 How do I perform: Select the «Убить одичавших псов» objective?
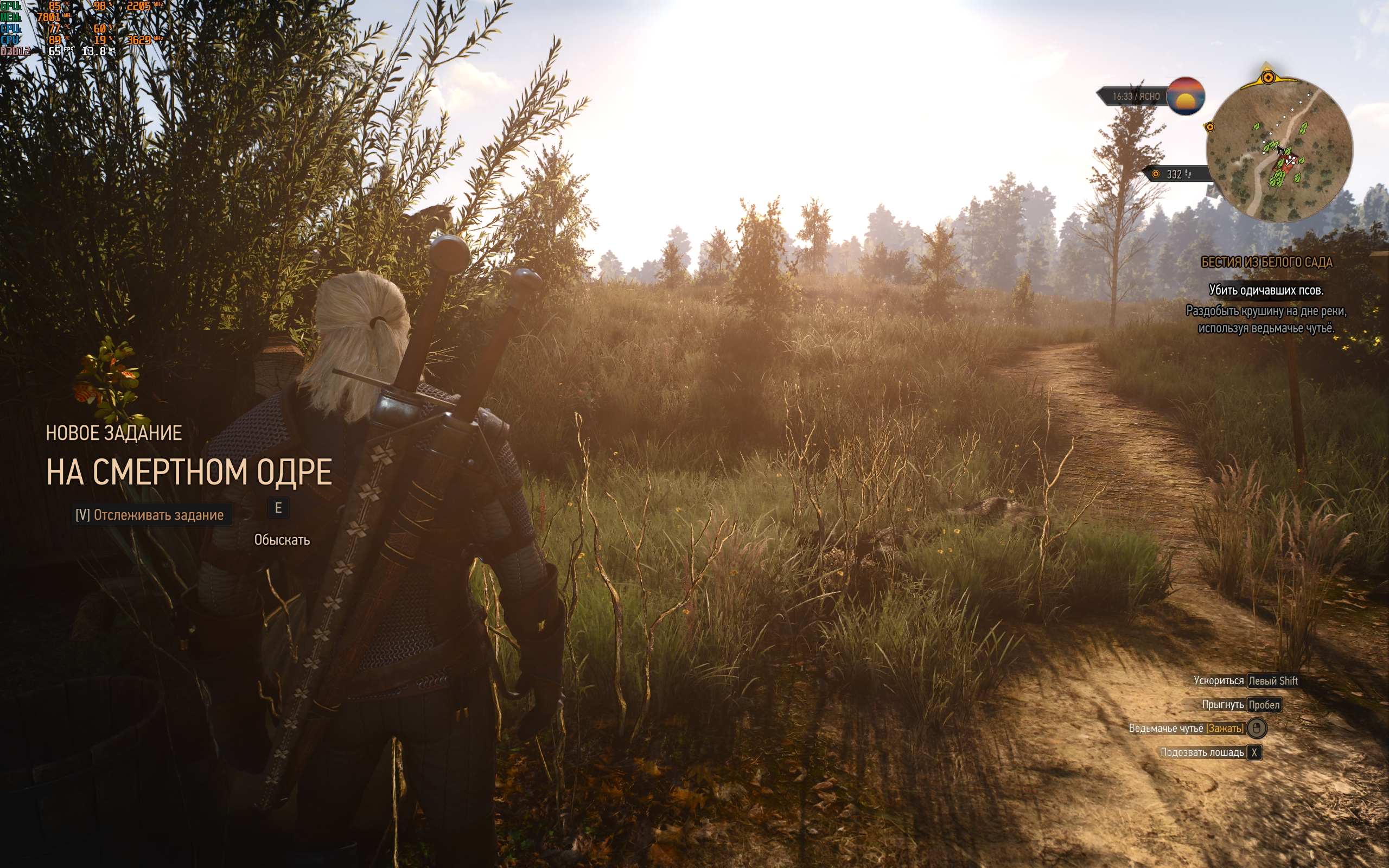click(1266, 290)
